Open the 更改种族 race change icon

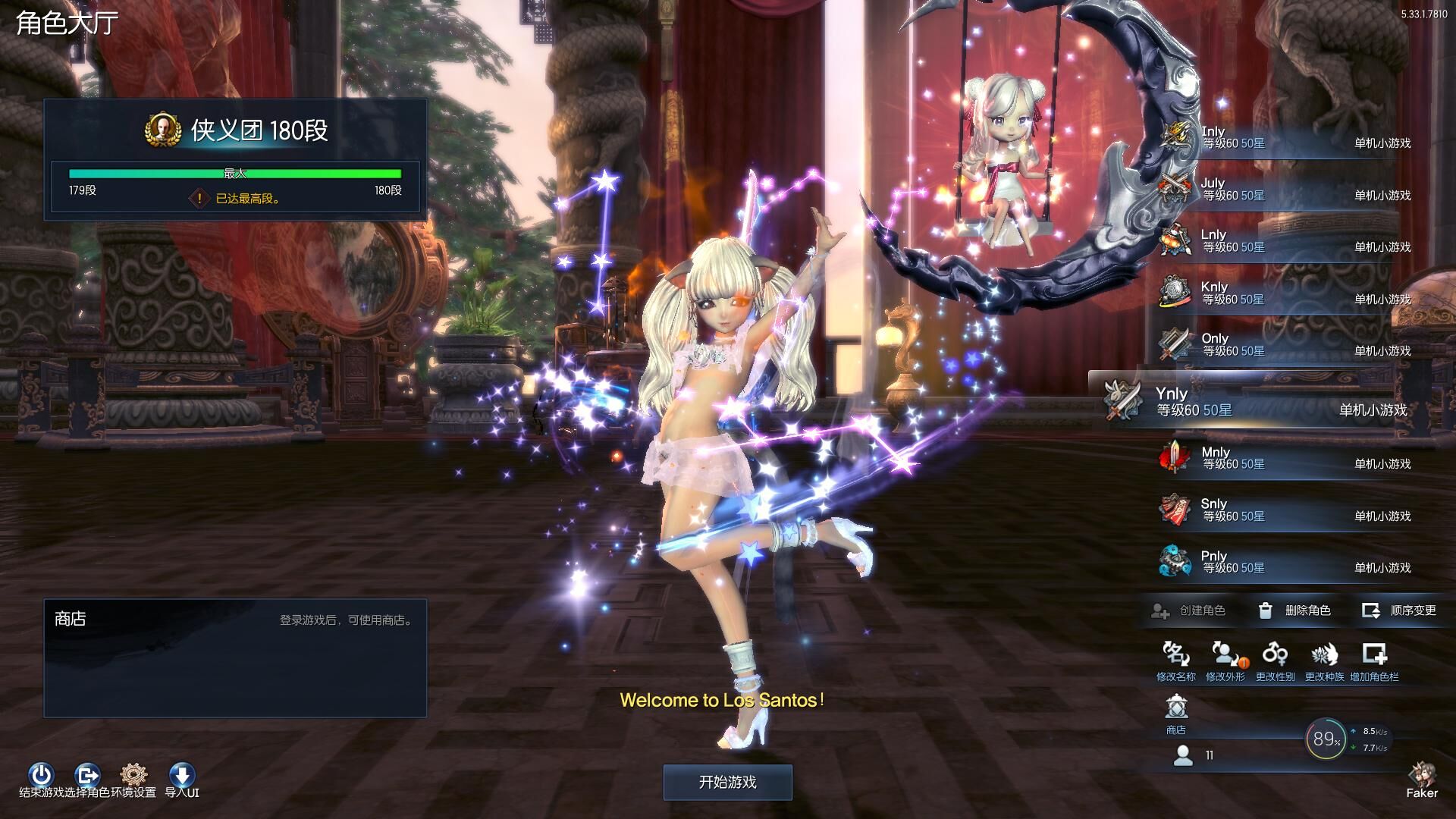(1324, 654)
